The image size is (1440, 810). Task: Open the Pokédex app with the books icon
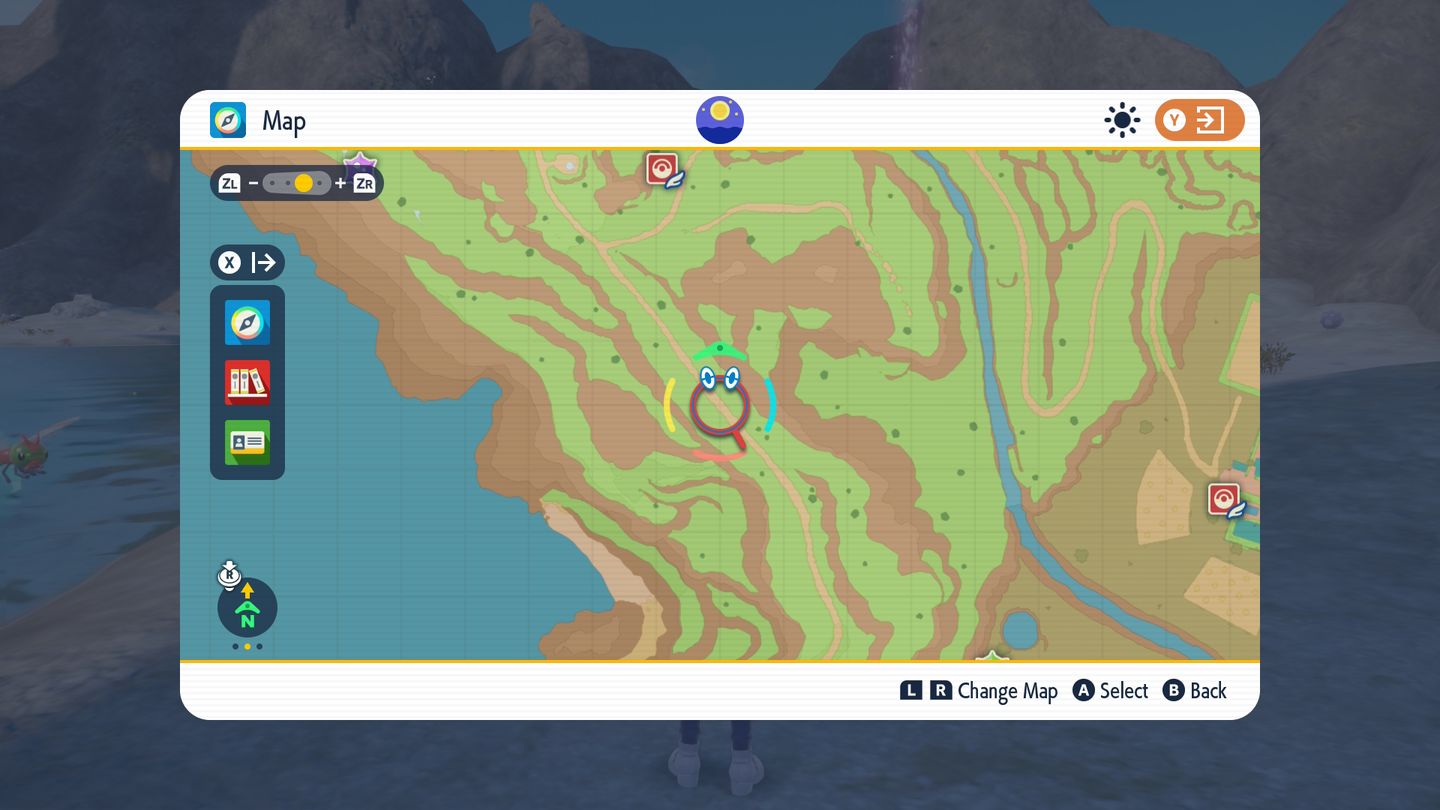pyautogui.click(x=247, y=382)
